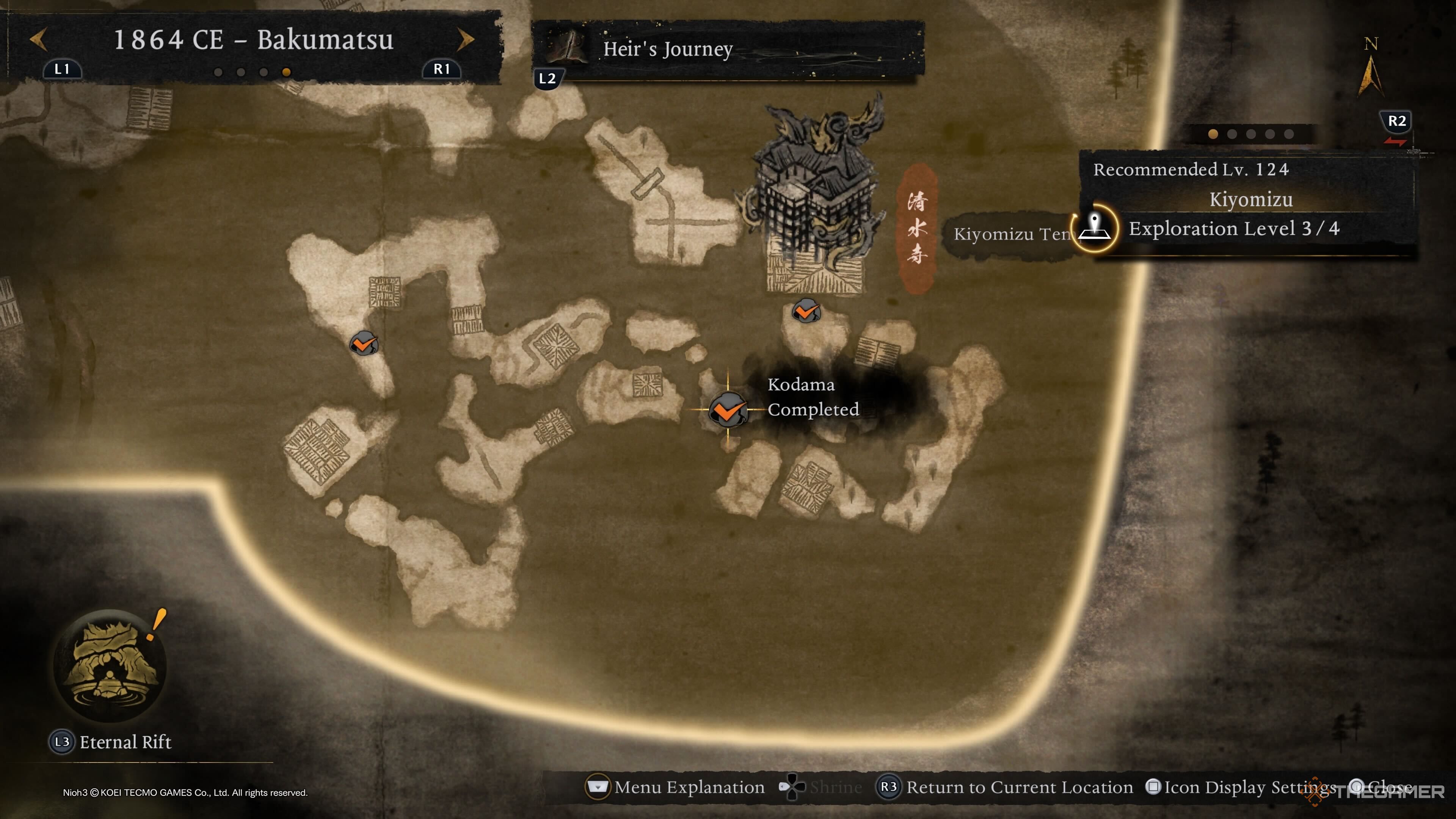Image resolution: width=1456 pixels, height=819 pixels.
Task: Click the Kodama marker on the western island
Action: 364,343
